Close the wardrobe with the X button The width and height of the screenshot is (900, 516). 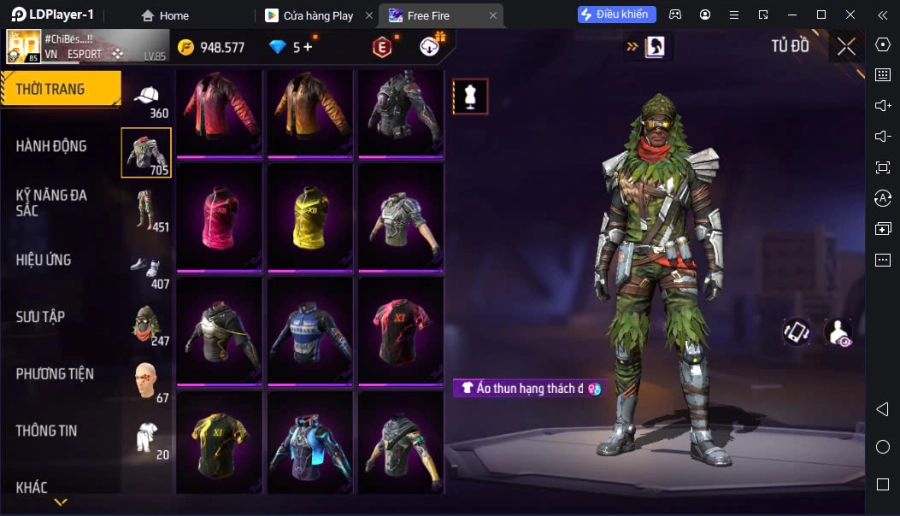pos(846,46)
